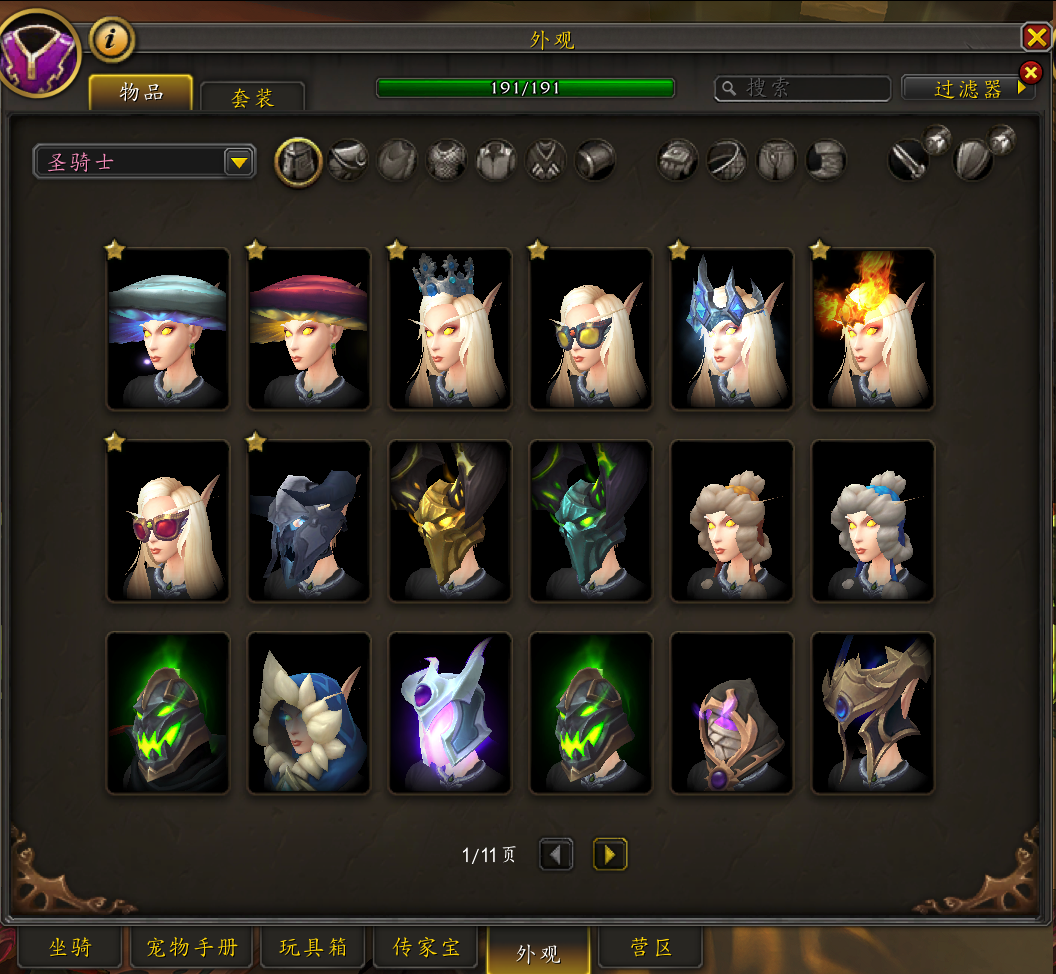This screenshot has height=974, width=1056.
Task: Open the 坐骑 mounts tab
Action: (70, 948)
